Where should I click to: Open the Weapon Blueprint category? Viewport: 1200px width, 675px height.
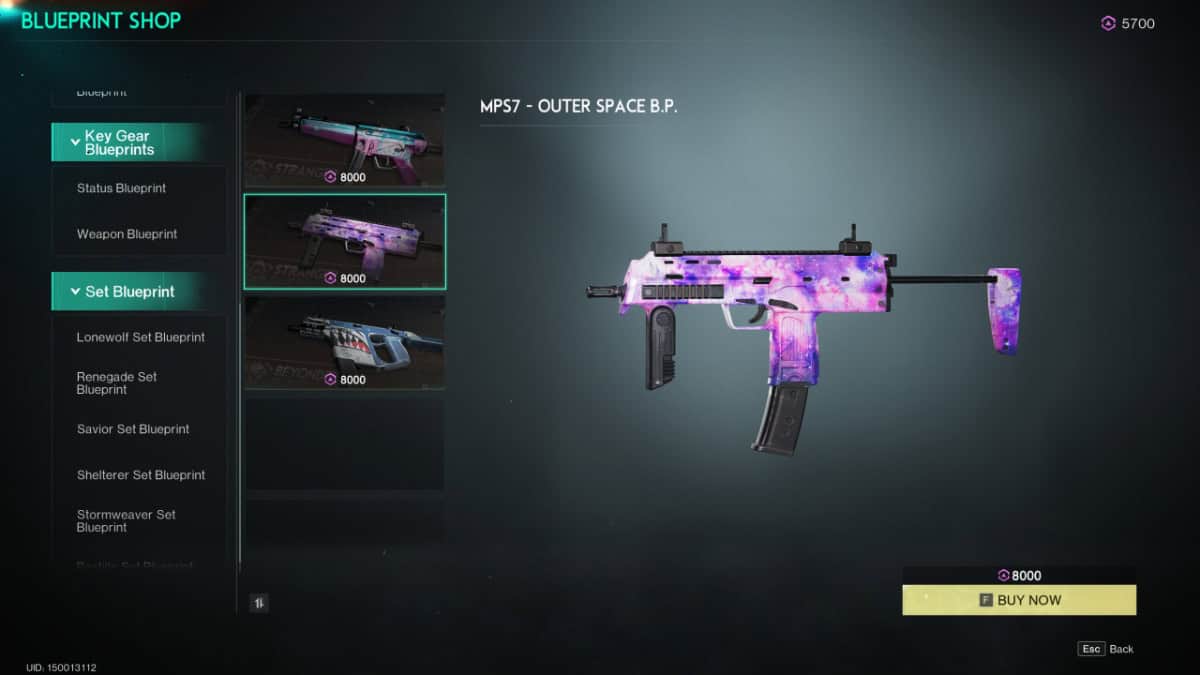(x=127, y=234)
